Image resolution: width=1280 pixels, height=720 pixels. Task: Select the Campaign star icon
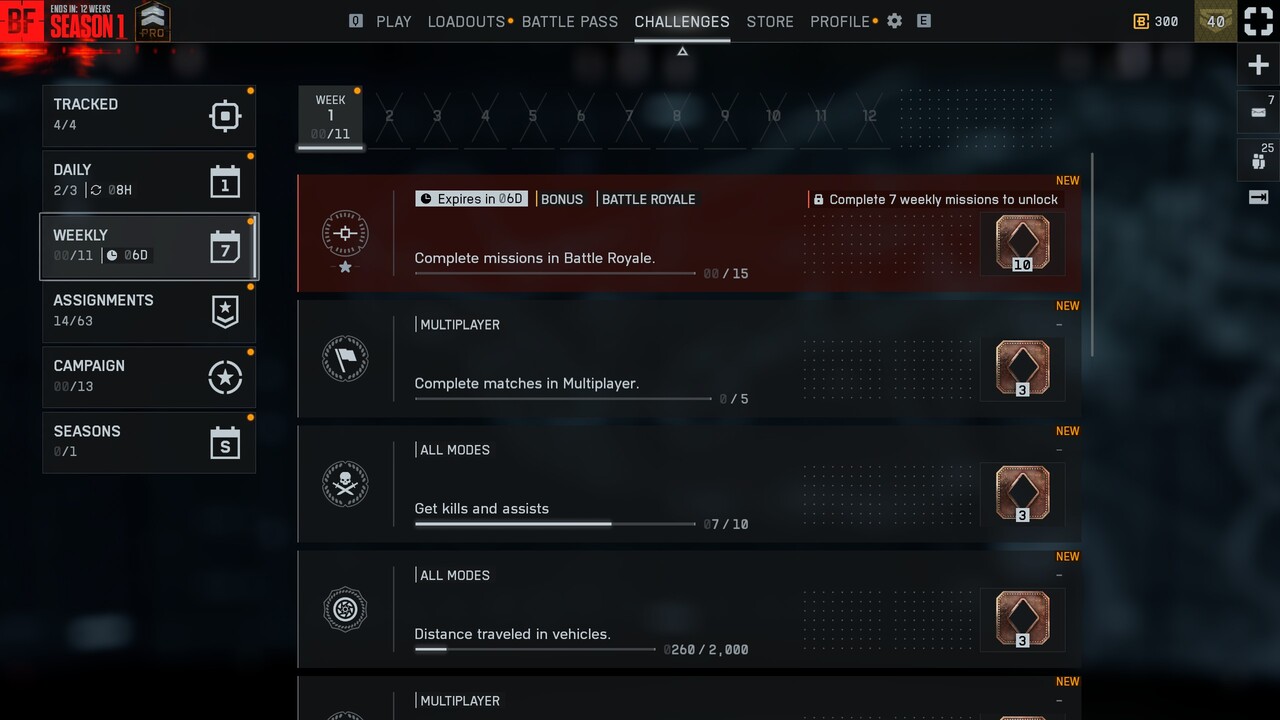(224, 377)
